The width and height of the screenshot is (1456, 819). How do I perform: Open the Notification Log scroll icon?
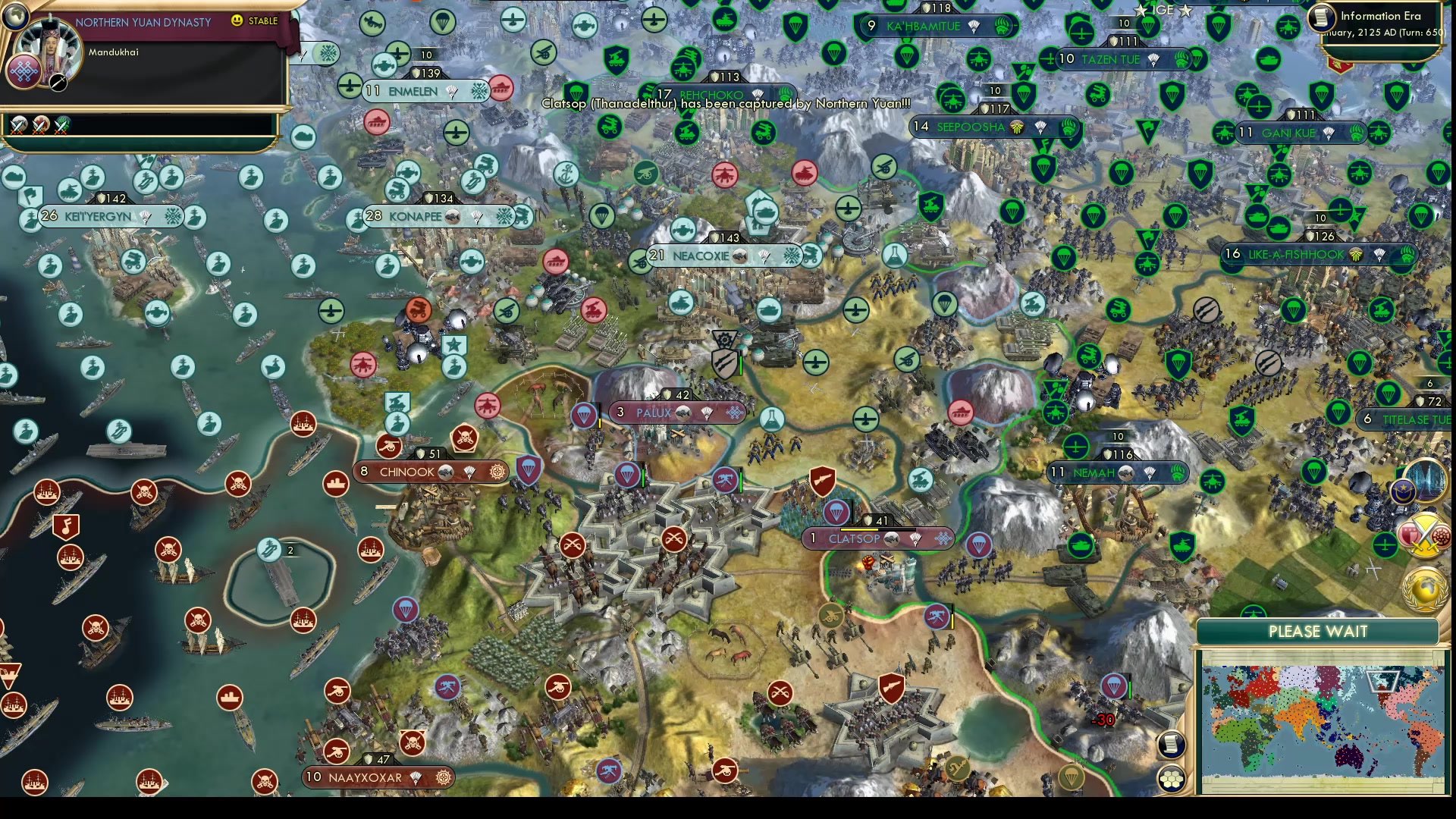(x=1172, y=745)
